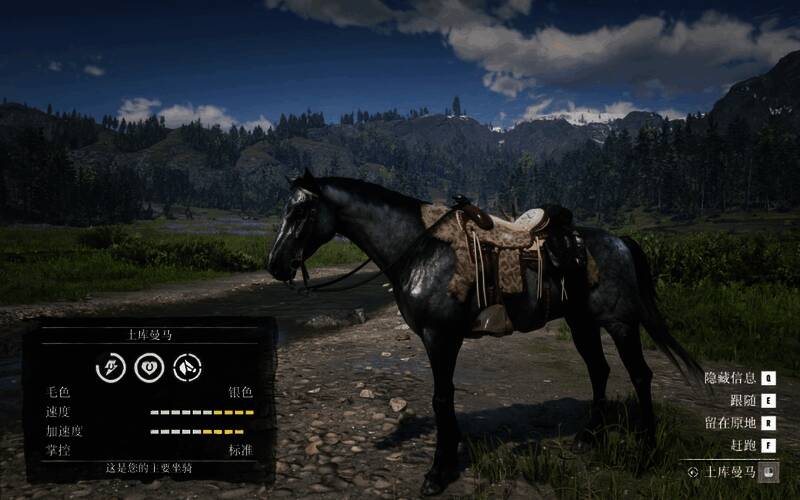Click the horse health heart icon
Image resolution: width=800 pixels, height=500 pixels.
(149, 367)
